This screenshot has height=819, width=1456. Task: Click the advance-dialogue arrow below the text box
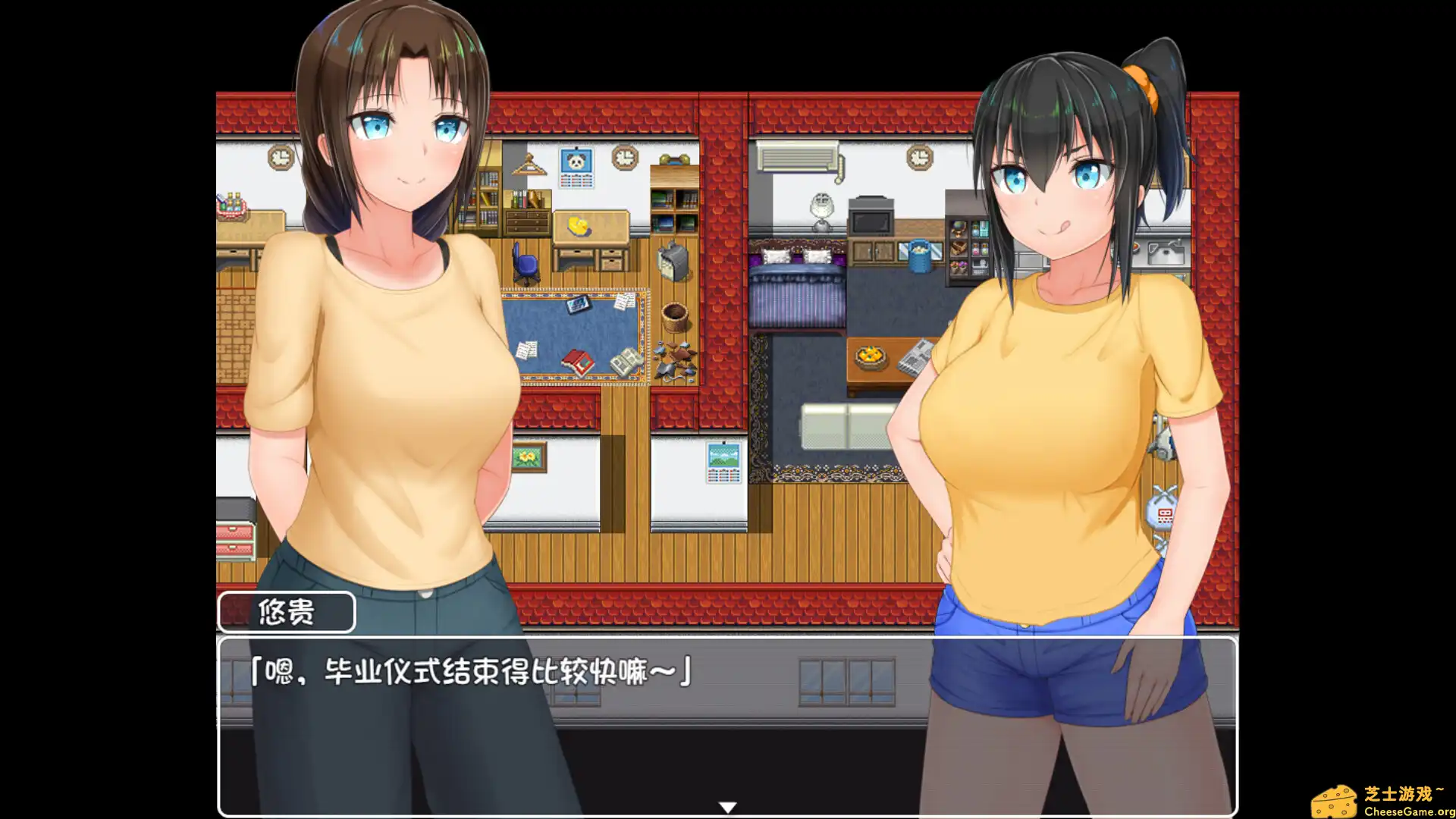coord(728,805)
